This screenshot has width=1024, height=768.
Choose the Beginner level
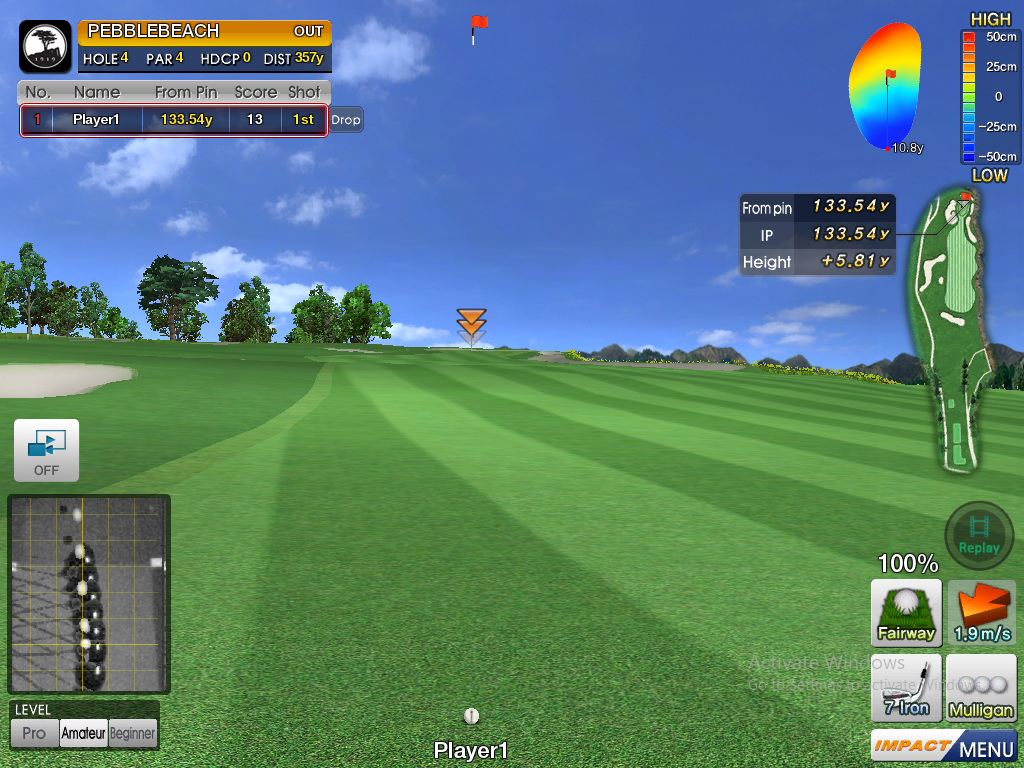click(133, 733)
